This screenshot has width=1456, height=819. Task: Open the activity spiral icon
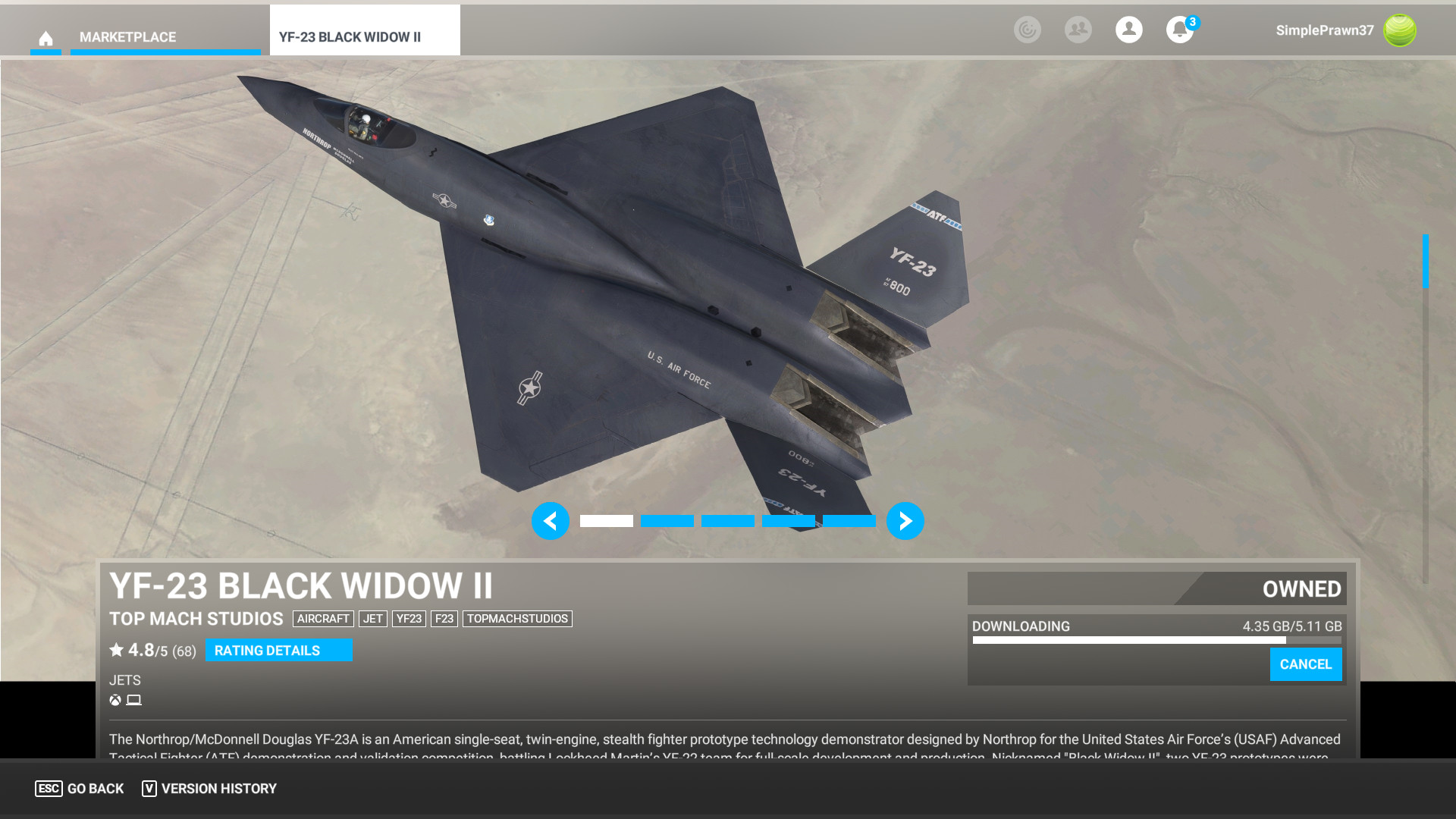1027,30
